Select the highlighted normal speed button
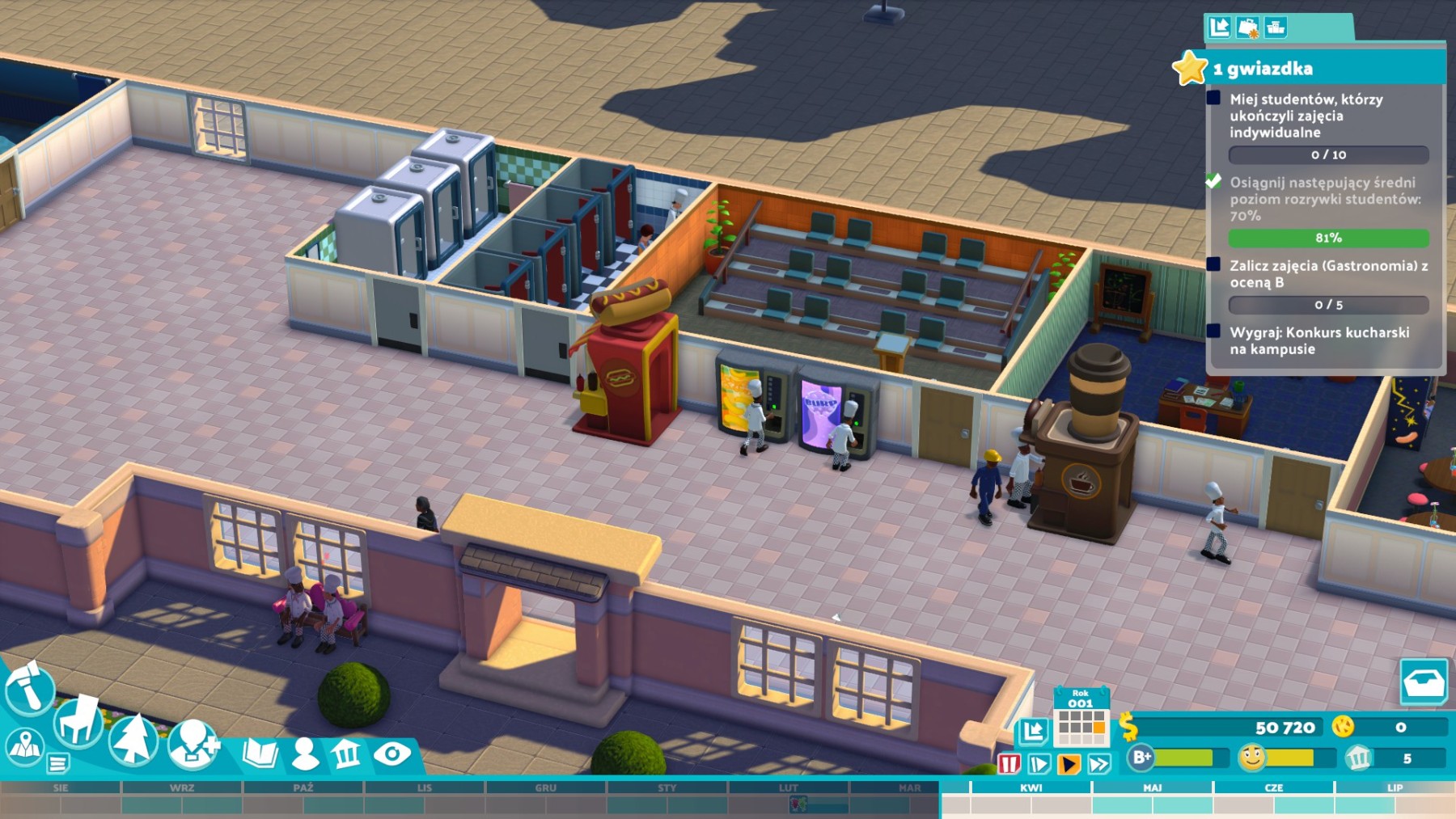 [x=1069, y=763]
